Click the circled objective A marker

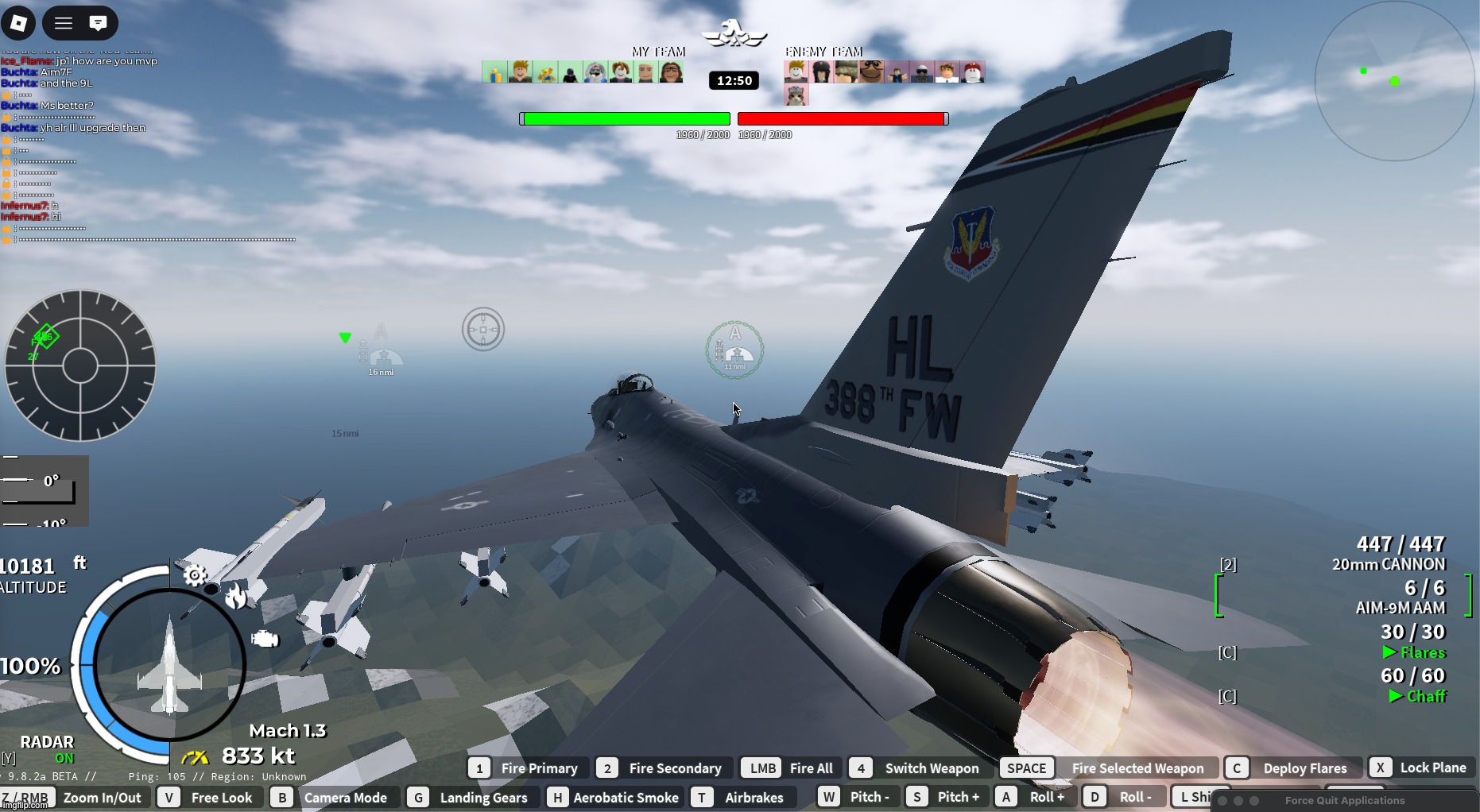(734, 350)
